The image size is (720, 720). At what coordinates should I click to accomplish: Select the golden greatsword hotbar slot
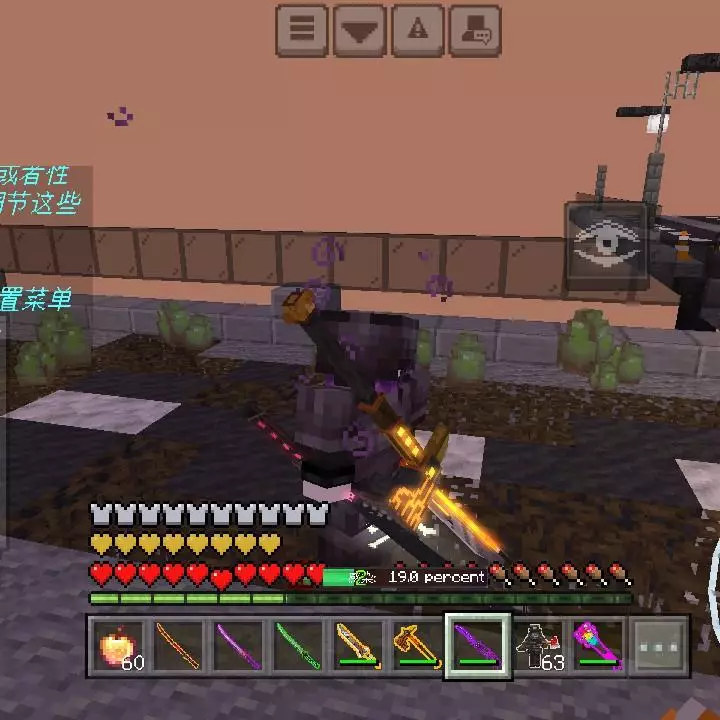[359, 646]
